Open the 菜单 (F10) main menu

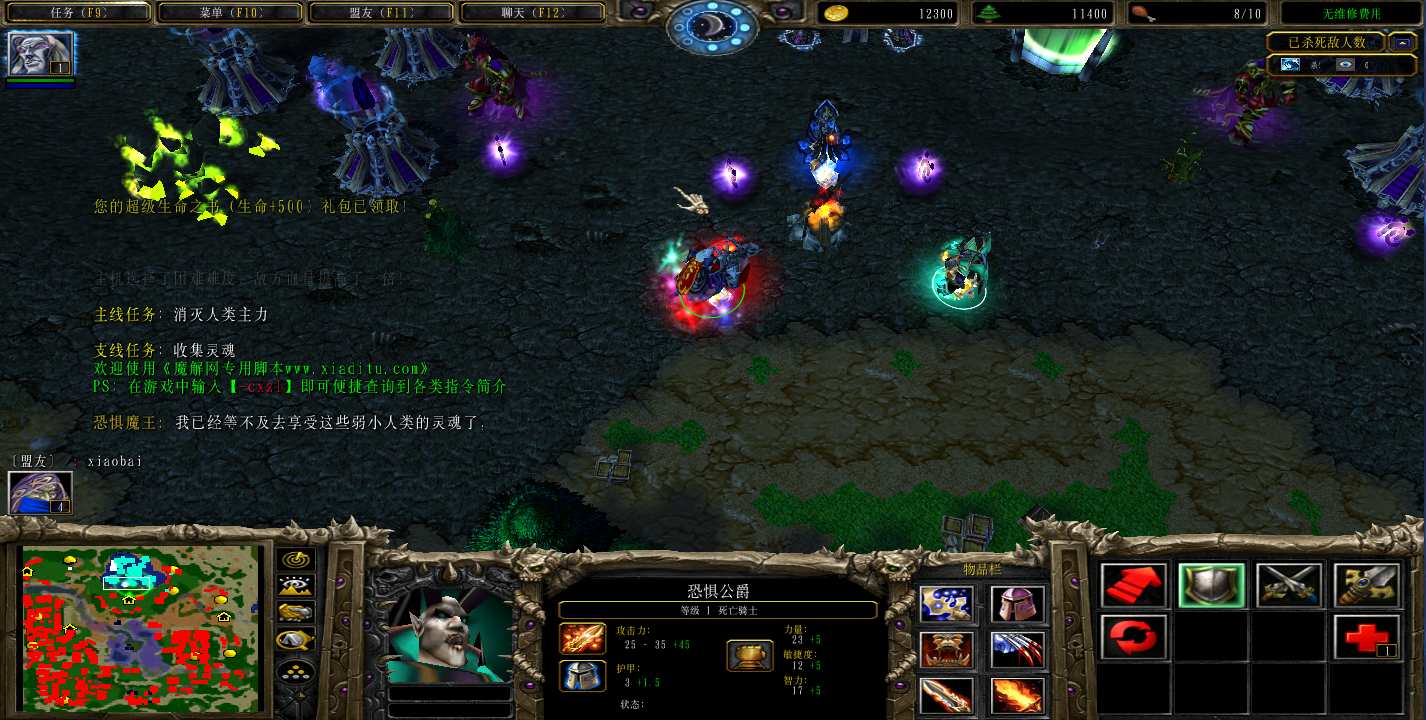(229, 13)
